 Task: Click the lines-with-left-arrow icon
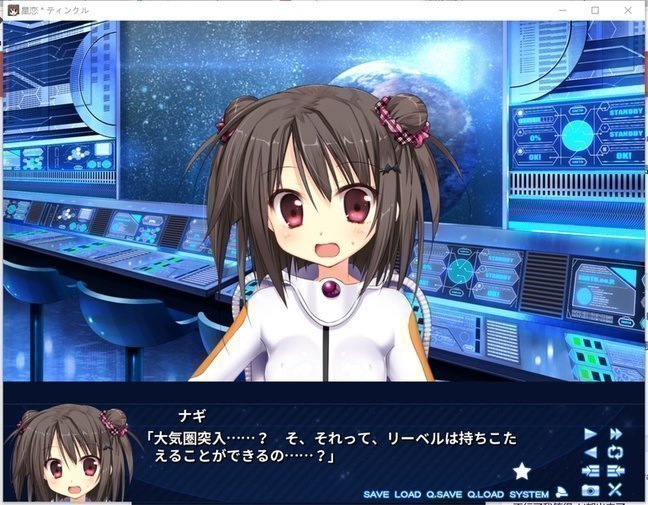tap(616, 471)
